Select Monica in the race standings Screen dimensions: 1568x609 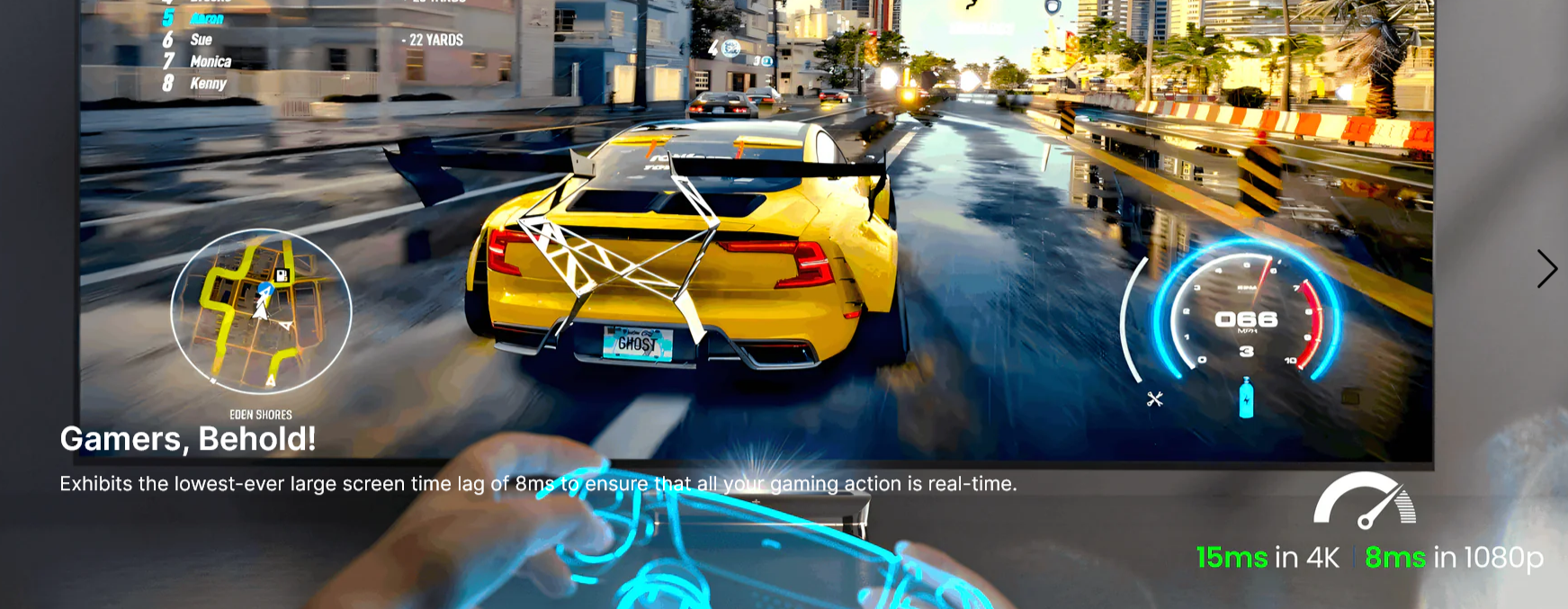coord(211,61)
